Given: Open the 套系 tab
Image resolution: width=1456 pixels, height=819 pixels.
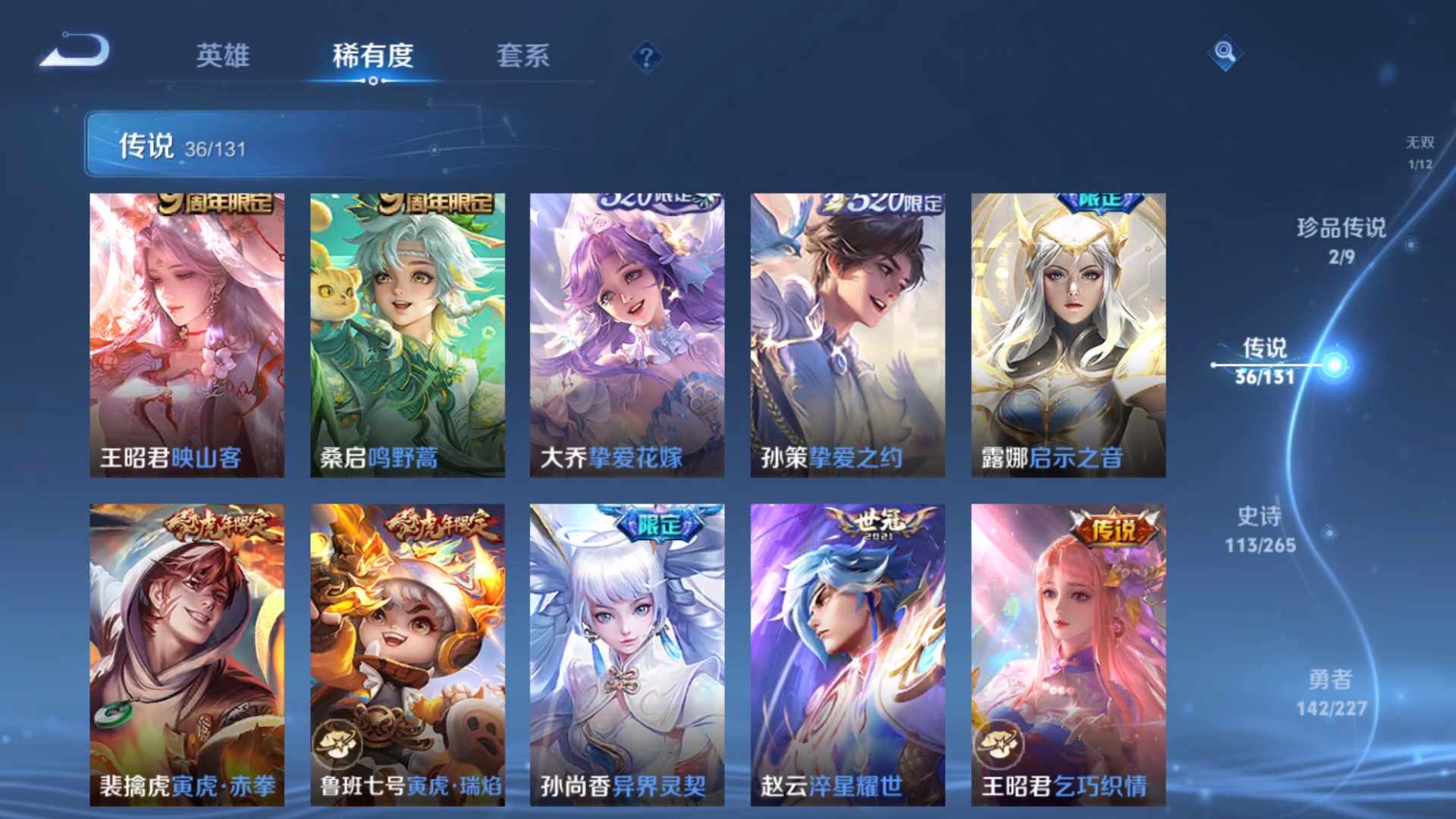Looking at the screenshot, I should 522,55.
